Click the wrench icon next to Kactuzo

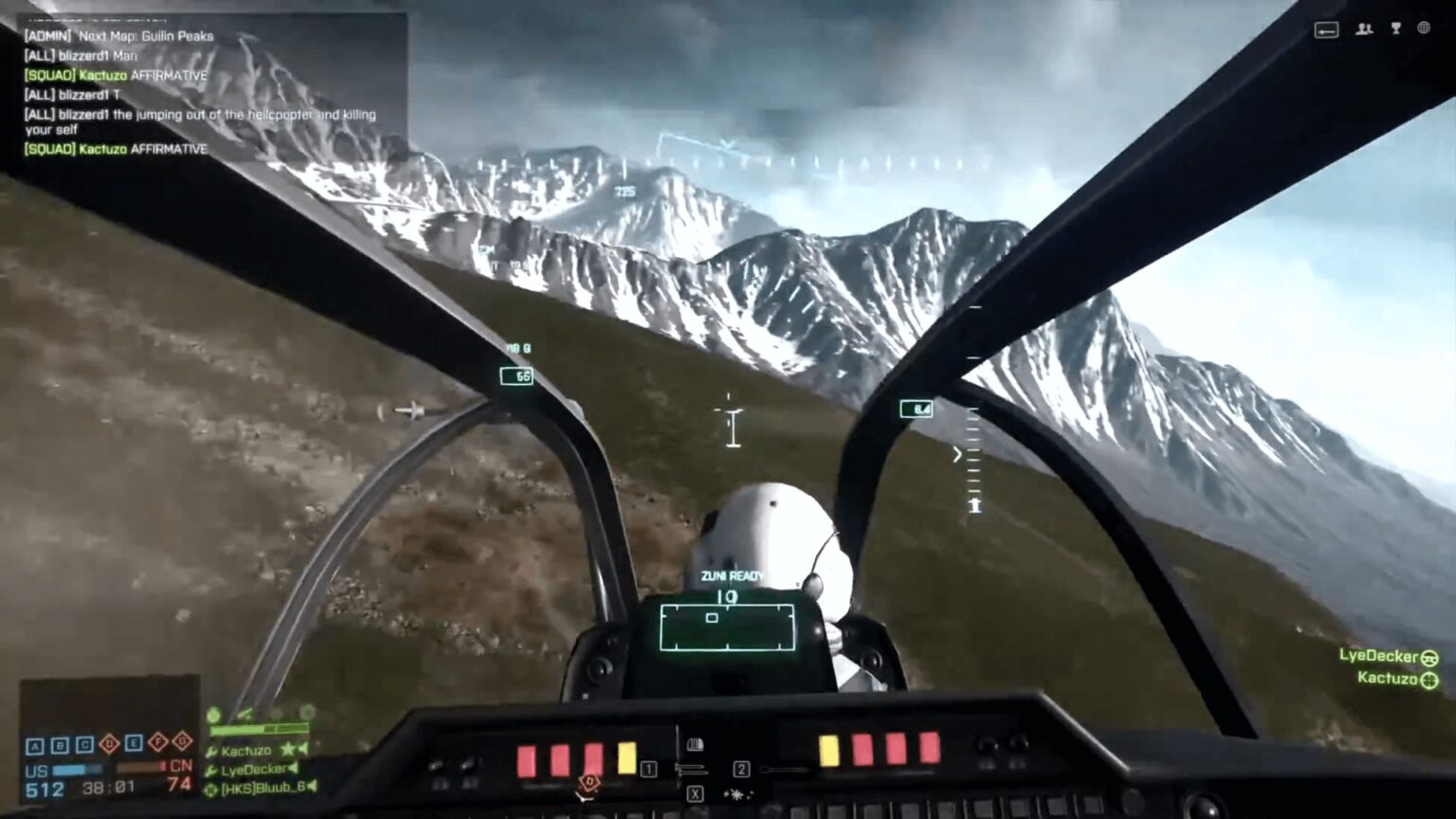pyautogui.click(x=209, y=750)
